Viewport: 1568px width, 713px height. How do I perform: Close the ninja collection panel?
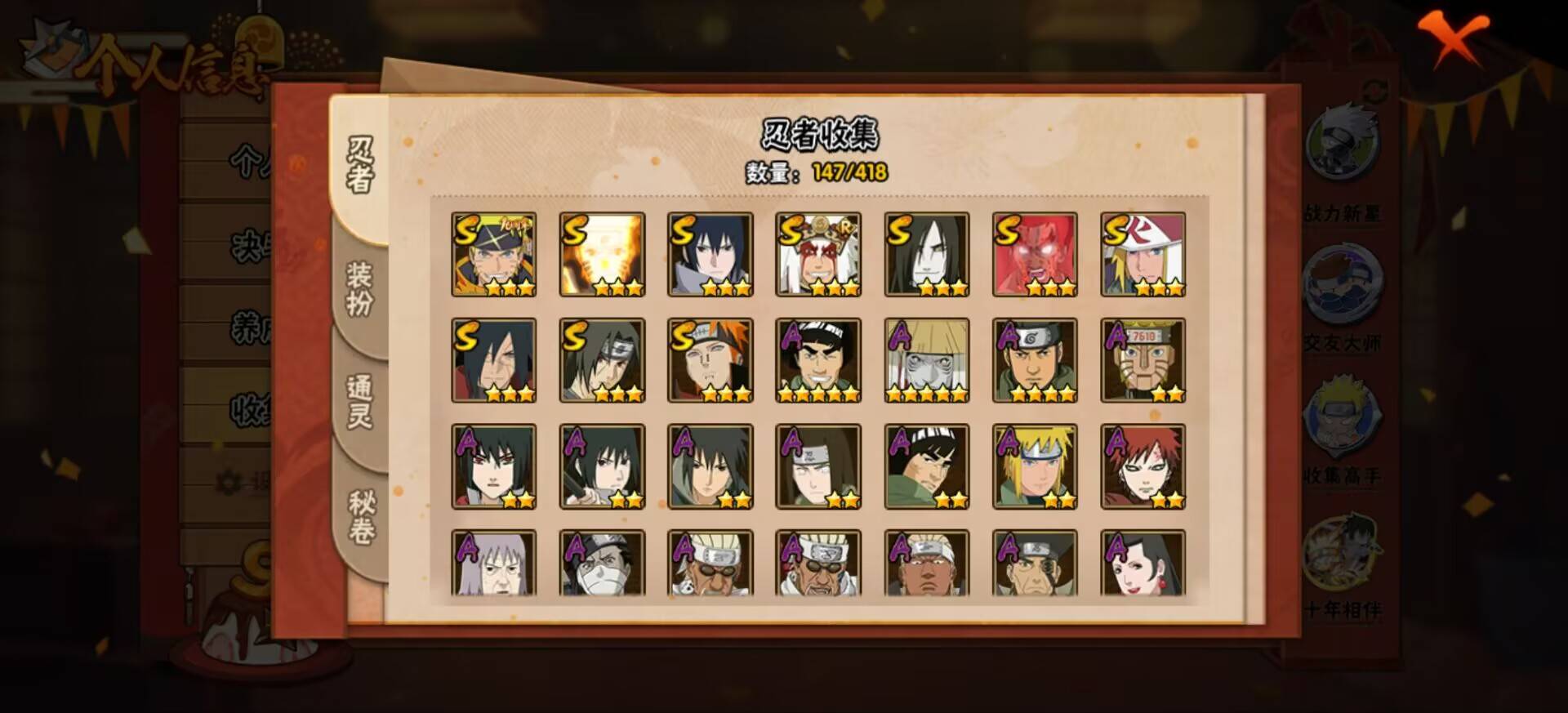tap(1452, 39)
